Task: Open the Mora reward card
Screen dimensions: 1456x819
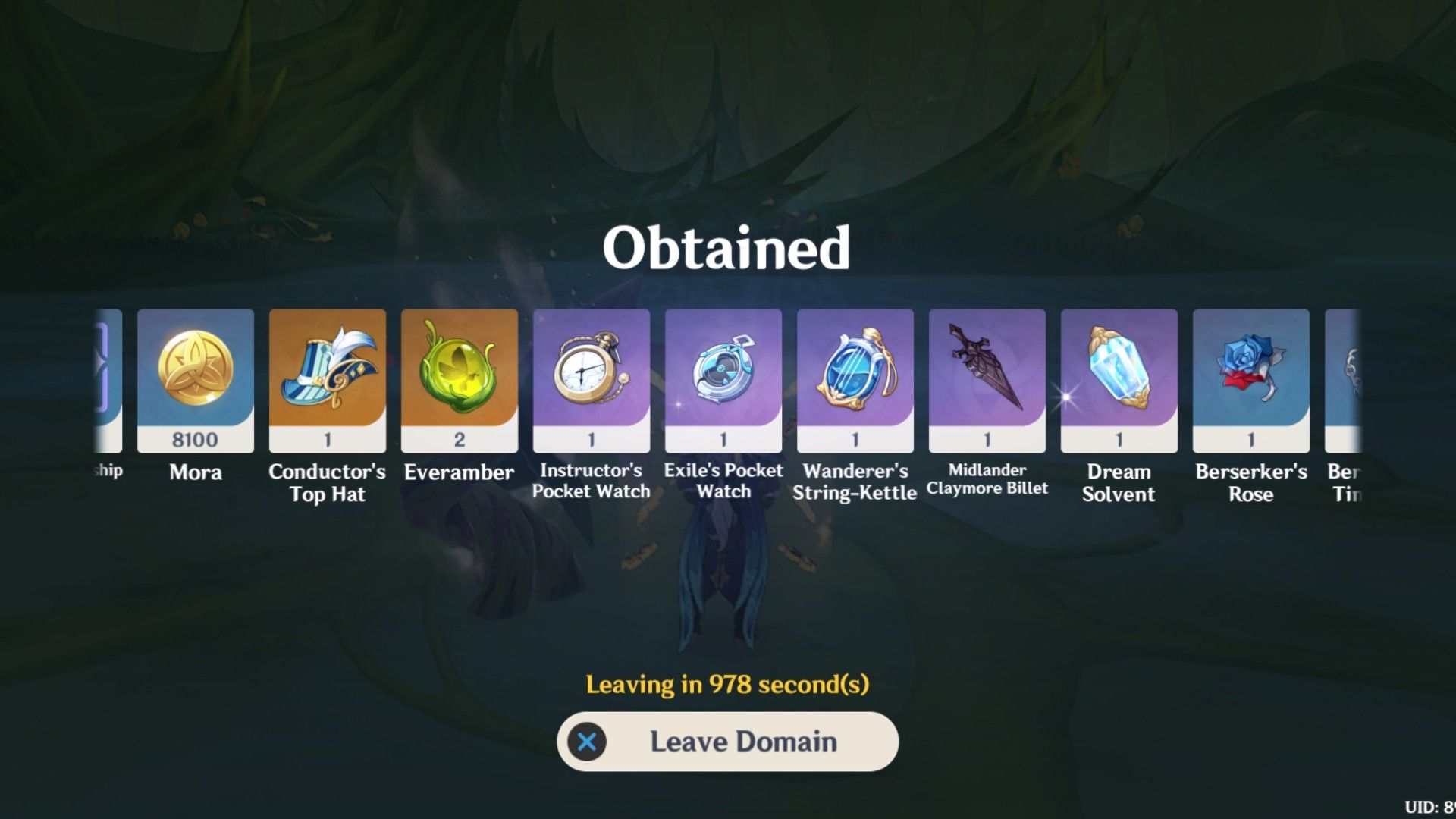Action: [194, 379]
